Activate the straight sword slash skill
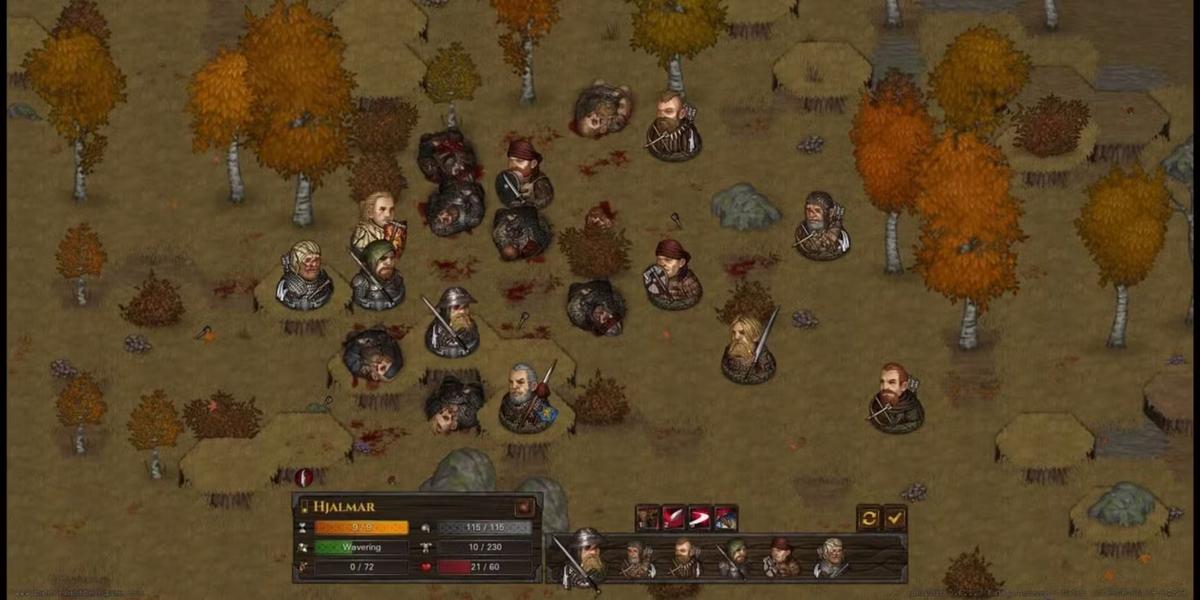 click(674, 517)
